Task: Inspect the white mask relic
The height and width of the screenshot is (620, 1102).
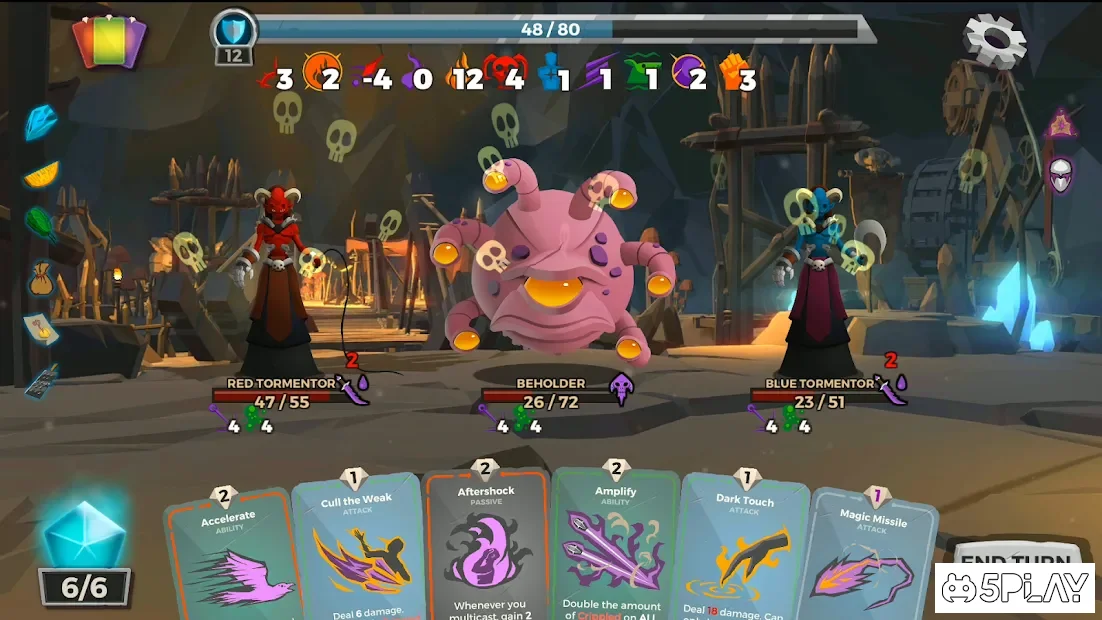Action: point(1060,175)
